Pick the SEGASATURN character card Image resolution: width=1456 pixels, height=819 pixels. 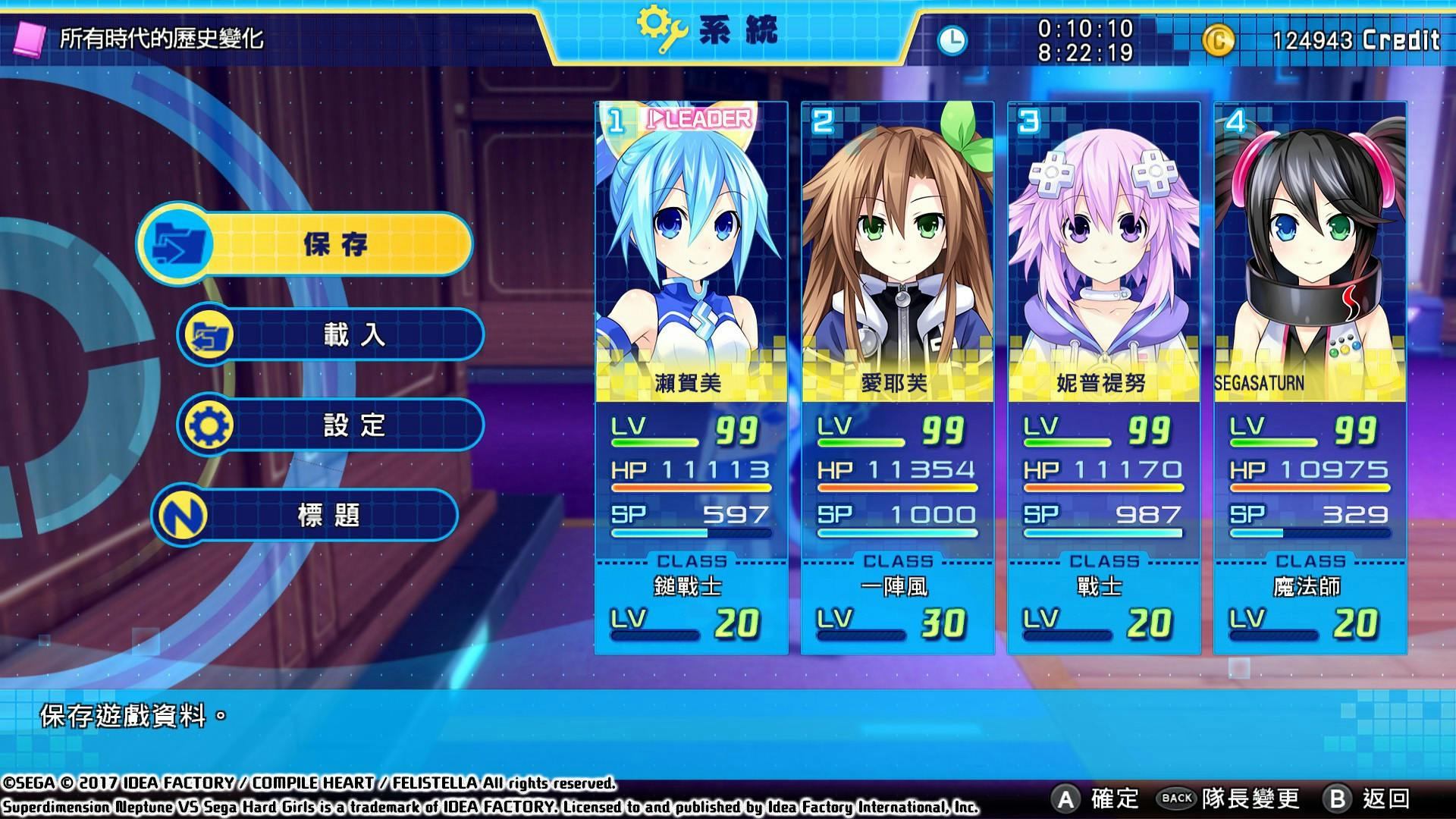1310,378
